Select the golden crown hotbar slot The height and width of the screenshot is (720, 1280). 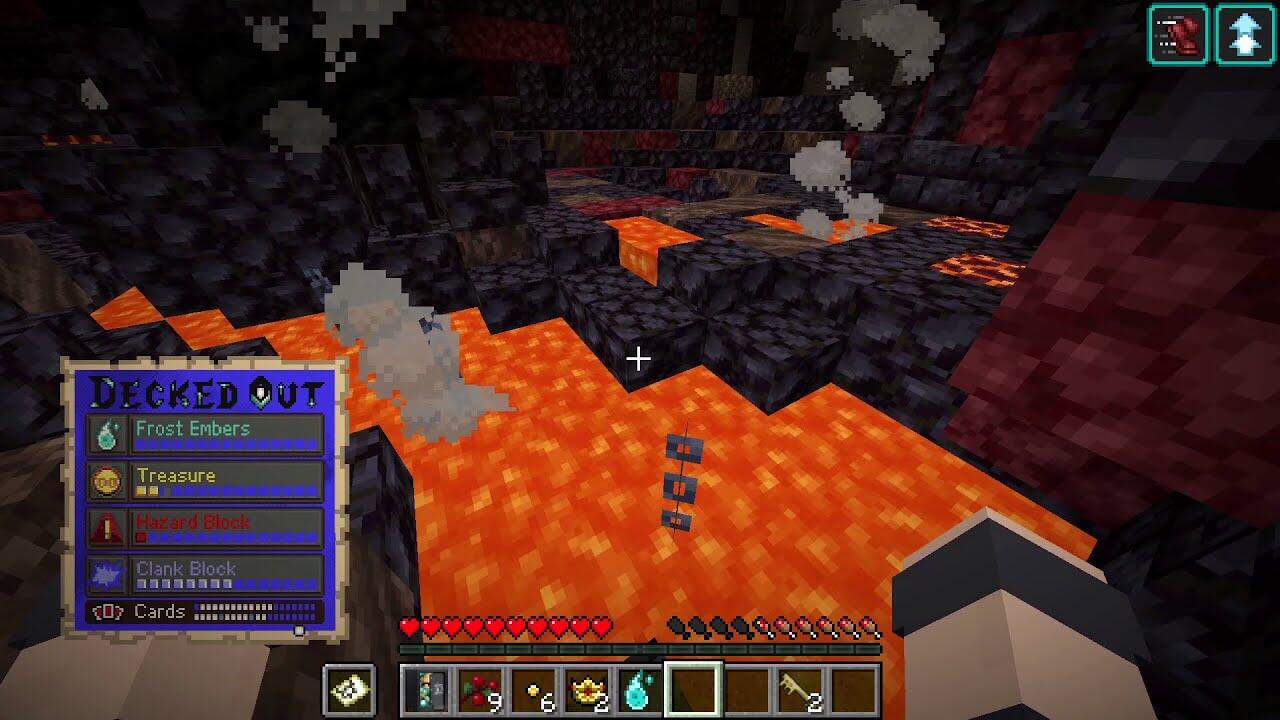(587, 690)
